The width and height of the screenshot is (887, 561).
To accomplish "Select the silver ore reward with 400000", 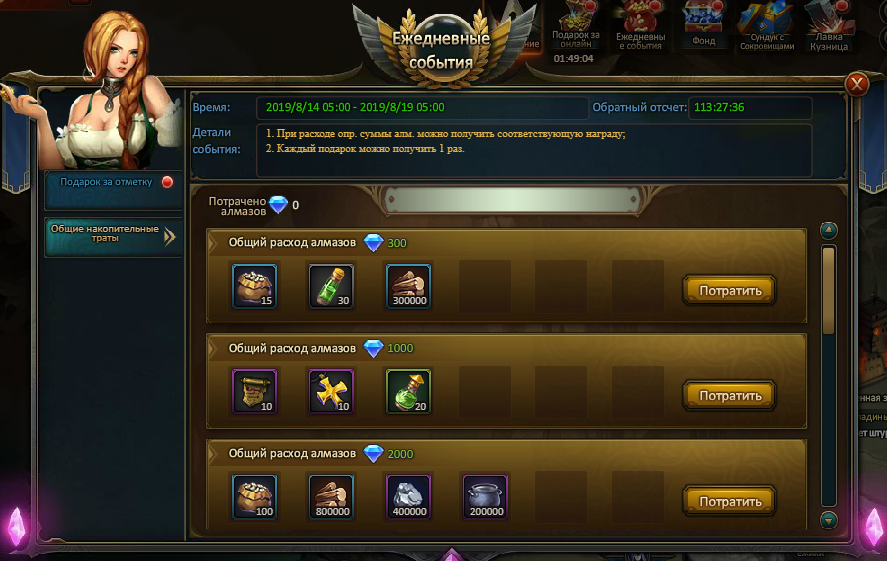I will click(408, 496).
